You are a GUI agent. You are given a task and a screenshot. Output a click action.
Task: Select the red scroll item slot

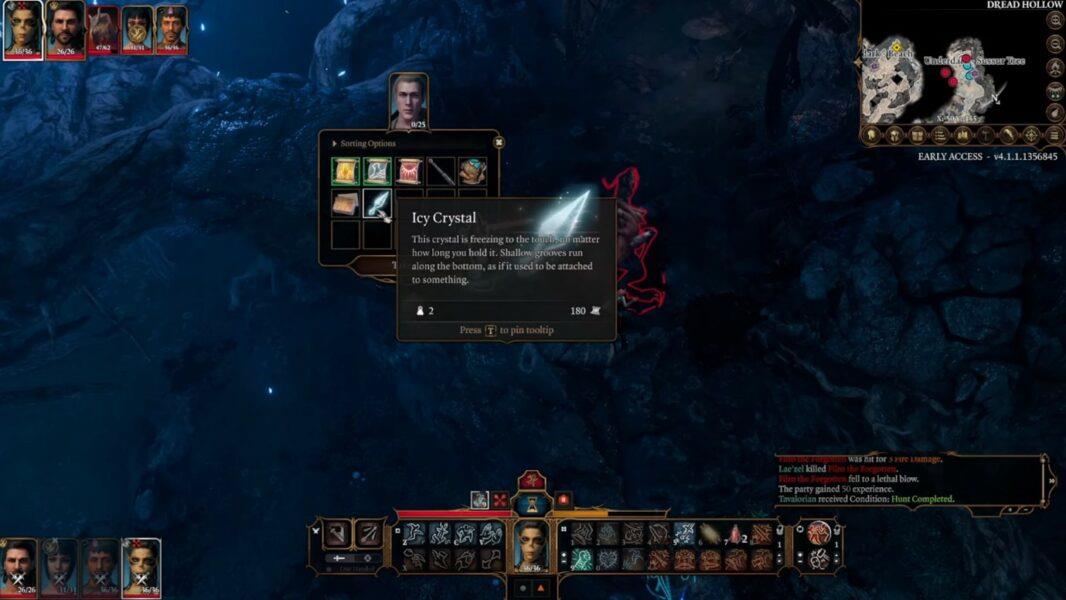point(409,171)
